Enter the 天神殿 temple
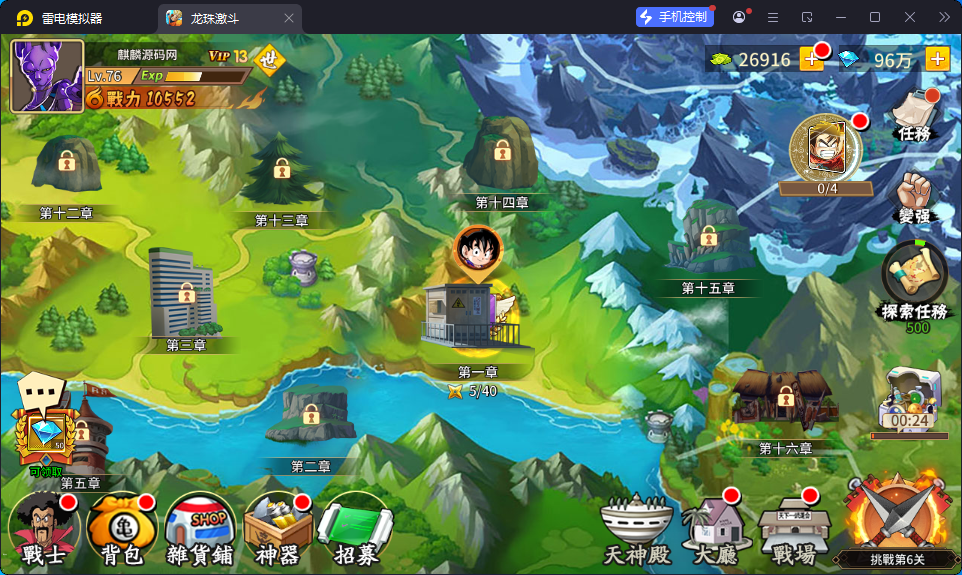The image size is (962, 575). 634,530
